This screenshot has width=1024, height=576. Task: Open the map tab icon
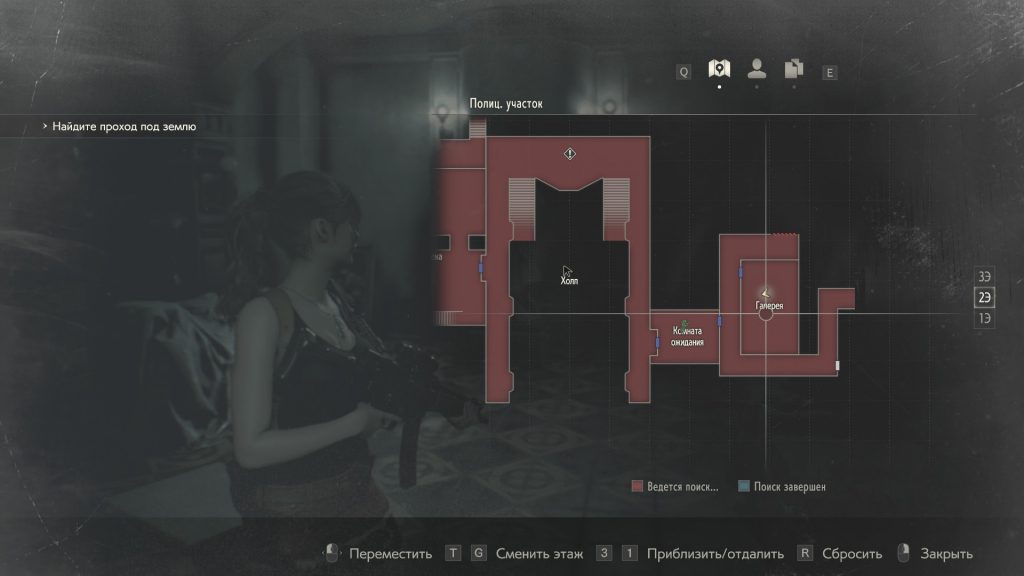pos(718,69)
